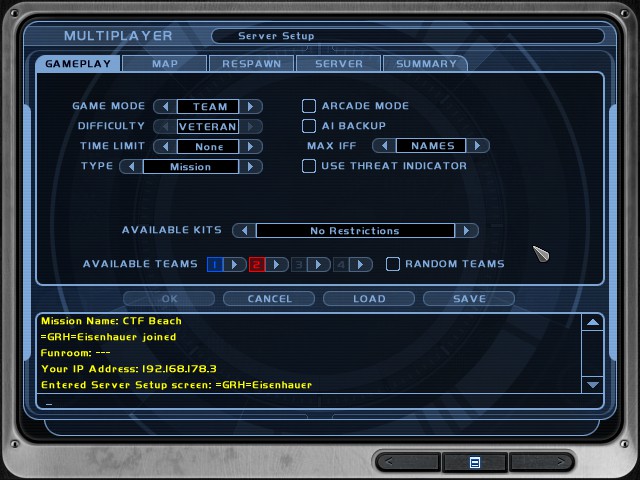Go to the Server tab
Image resolution: width=640 pixels, height=480 pixels.
[339, 64]
